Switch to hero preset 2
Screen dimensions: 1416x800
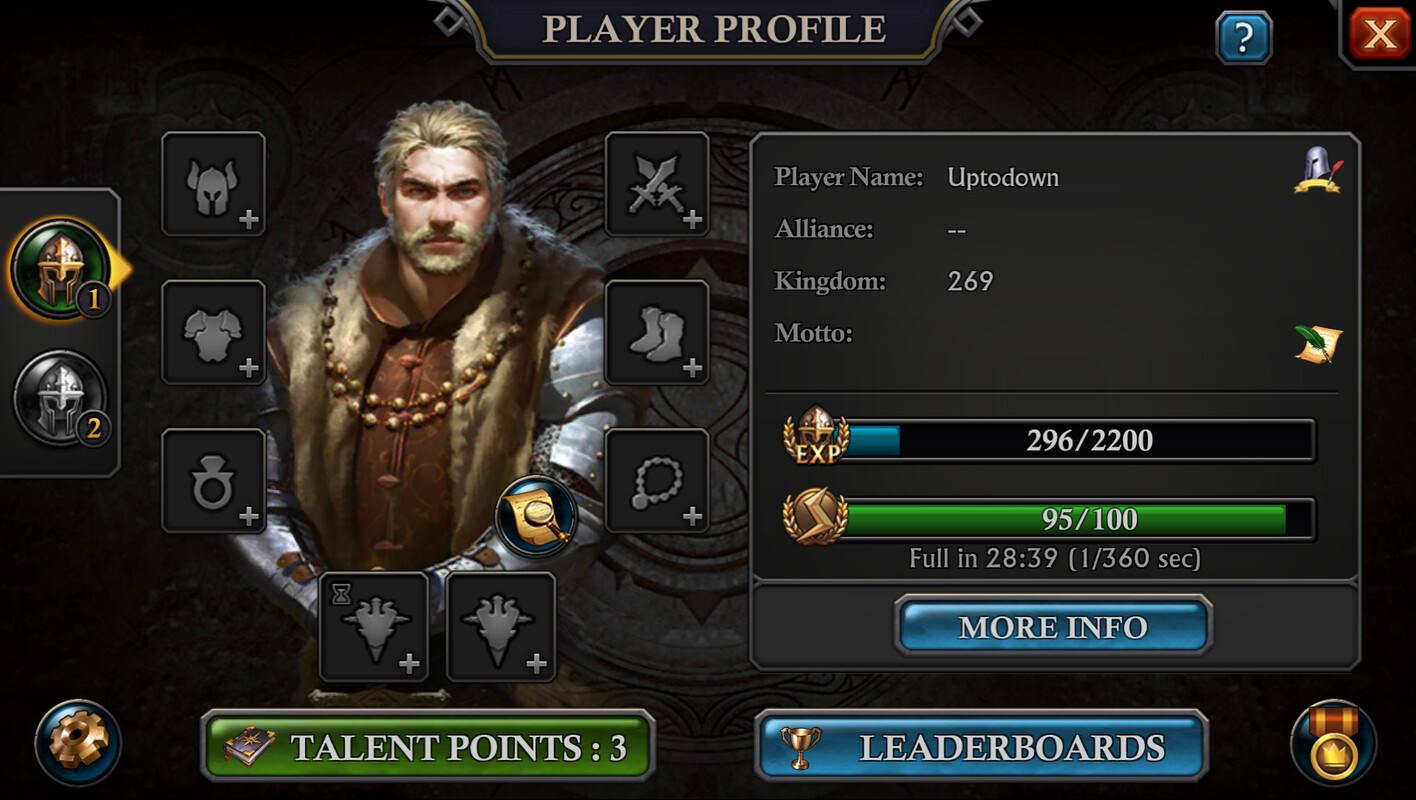[60, 398]
